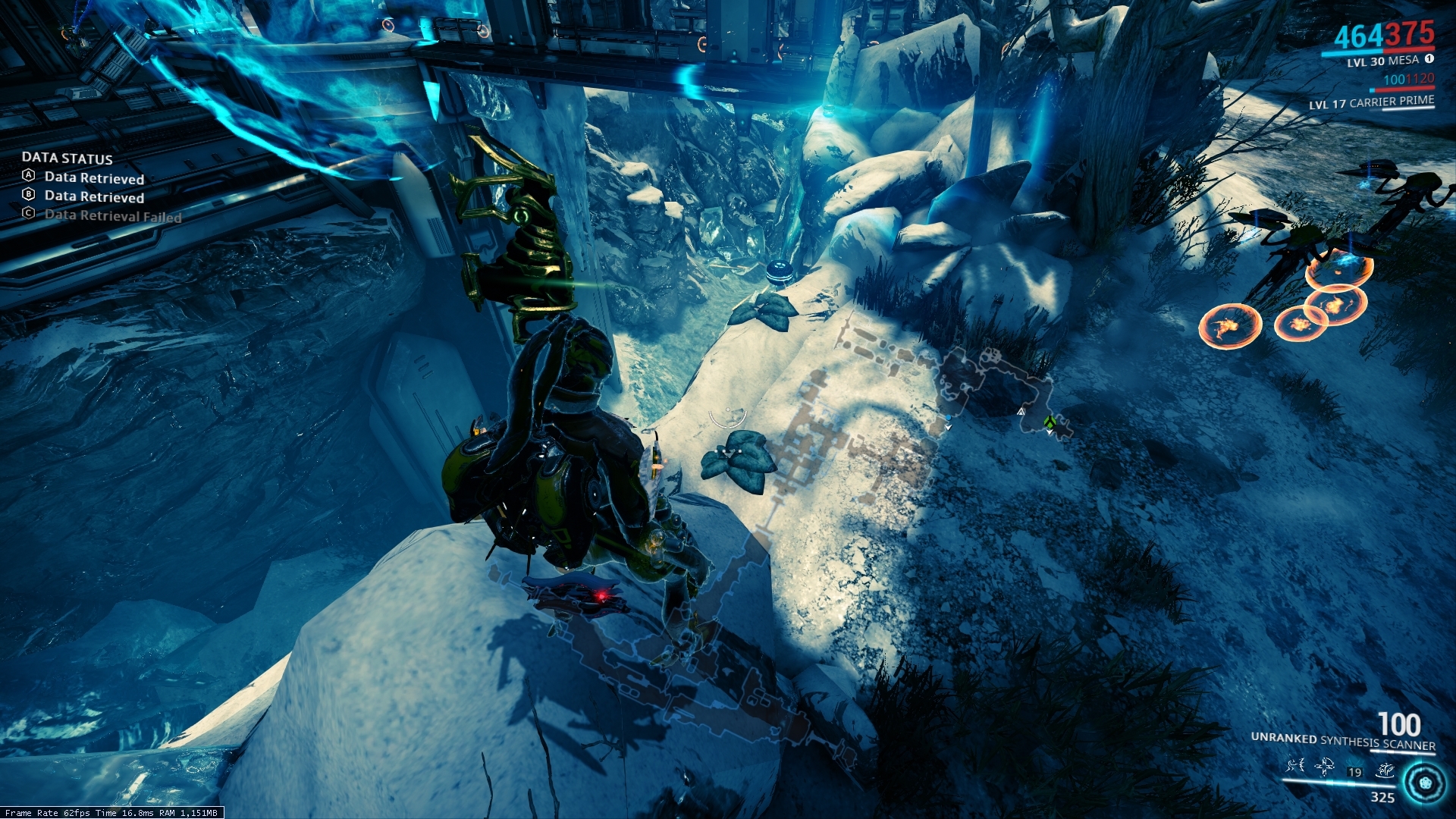Select the Synthesis Scanner weapon label

coord(1342,741)
